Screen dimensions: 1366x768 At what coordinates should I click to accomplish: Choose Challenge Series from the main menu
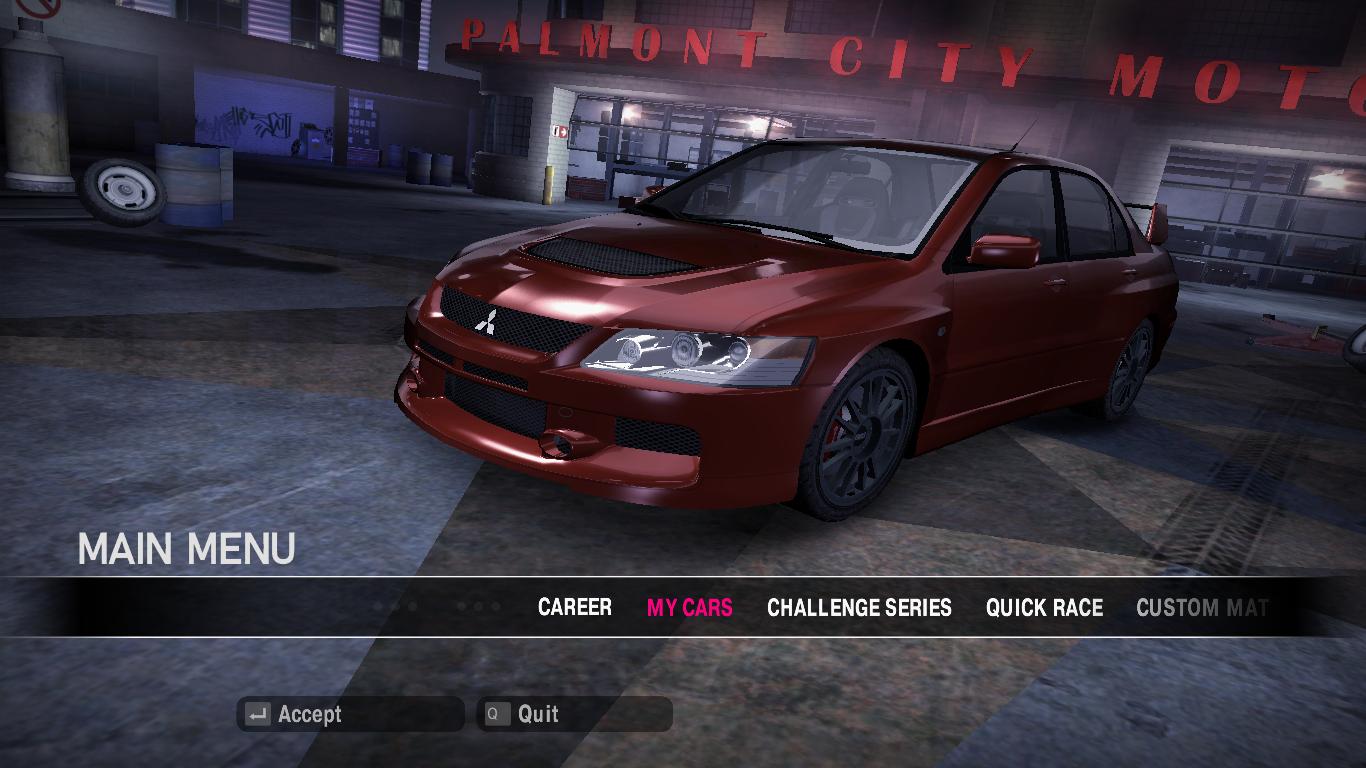coord(859,607)
